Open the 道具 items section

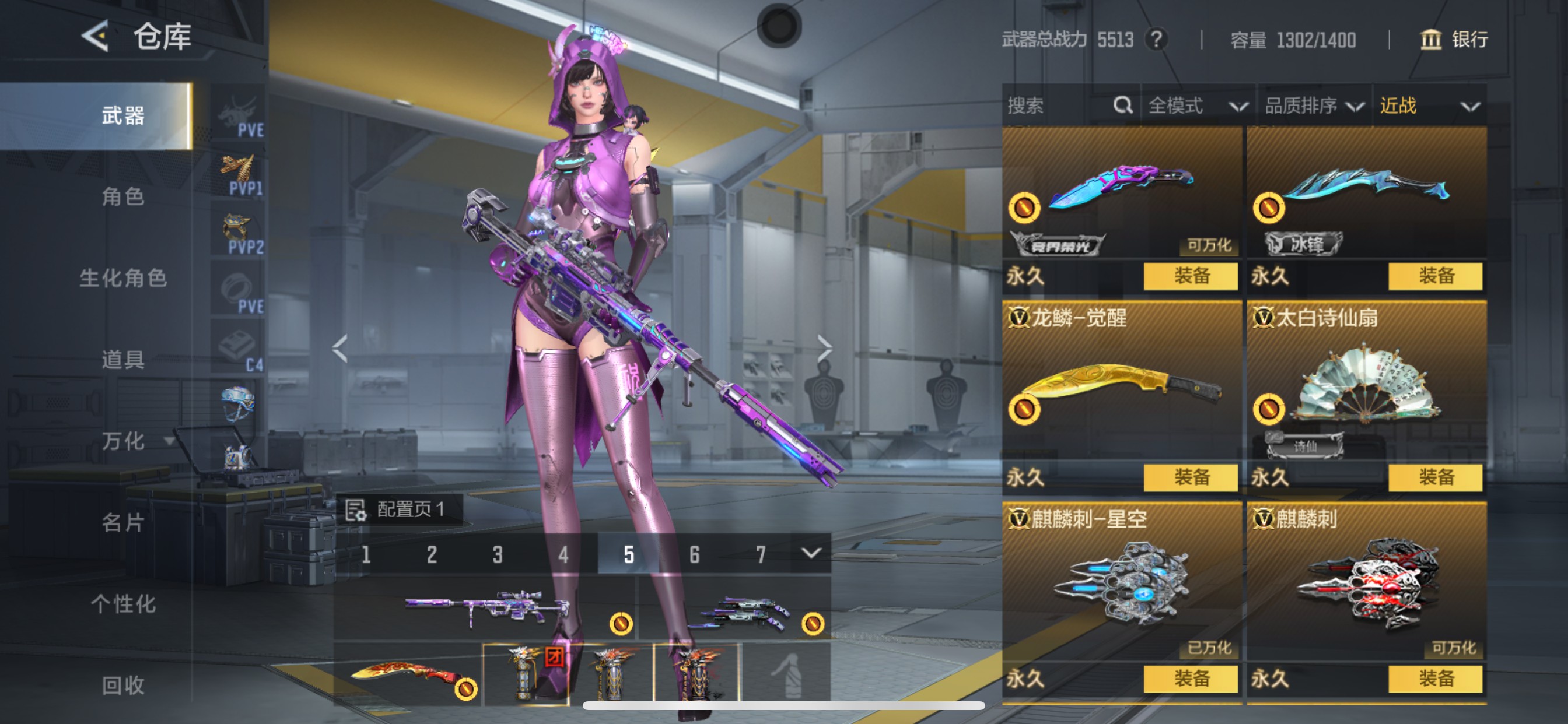click(x=123, y=360)
